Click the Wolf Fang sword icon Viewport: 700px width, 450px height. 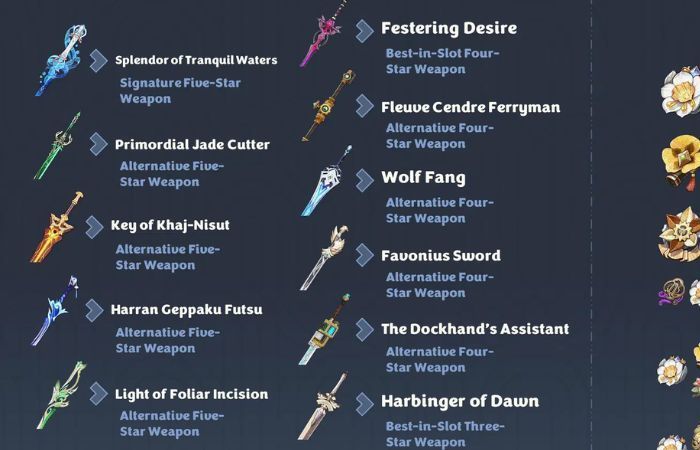coord(327,182)
